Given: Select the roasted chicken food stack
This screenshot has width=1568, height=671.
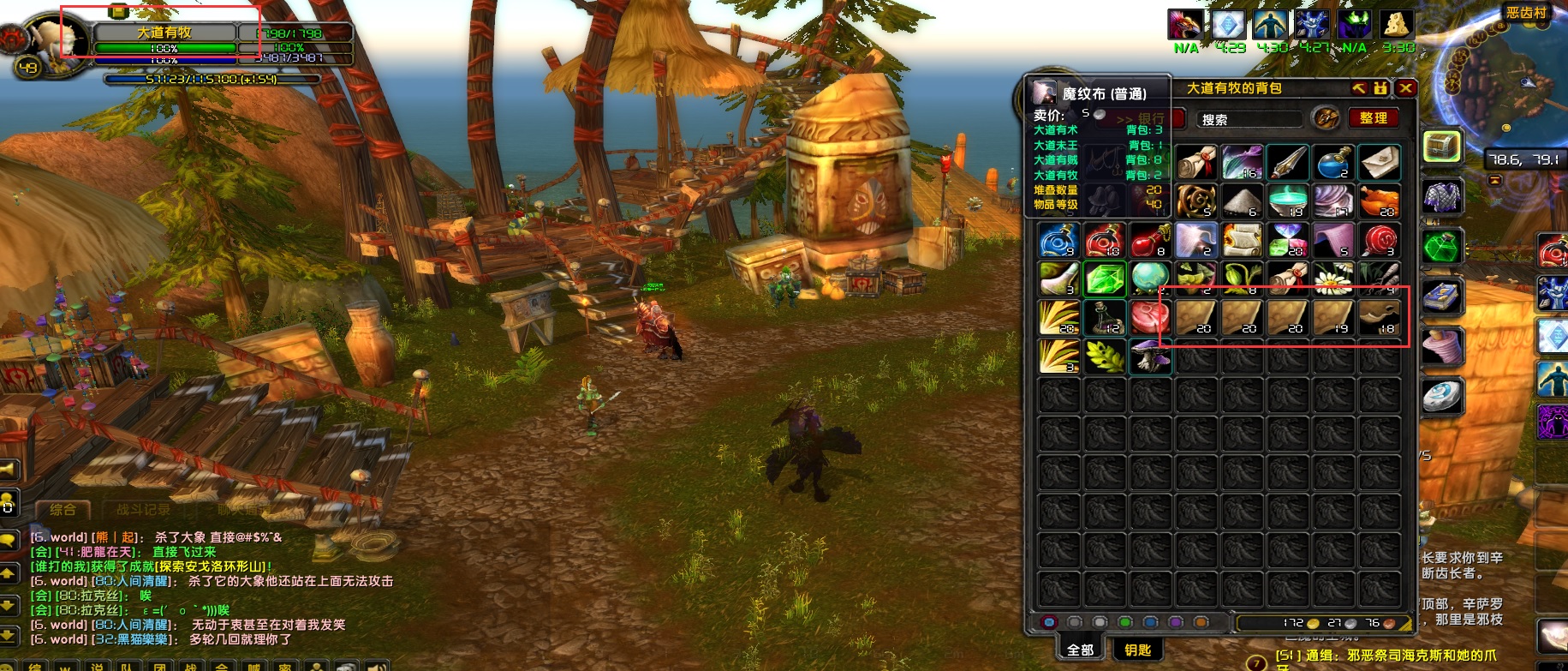Looking at the screenshot, I should point(1380,201).
